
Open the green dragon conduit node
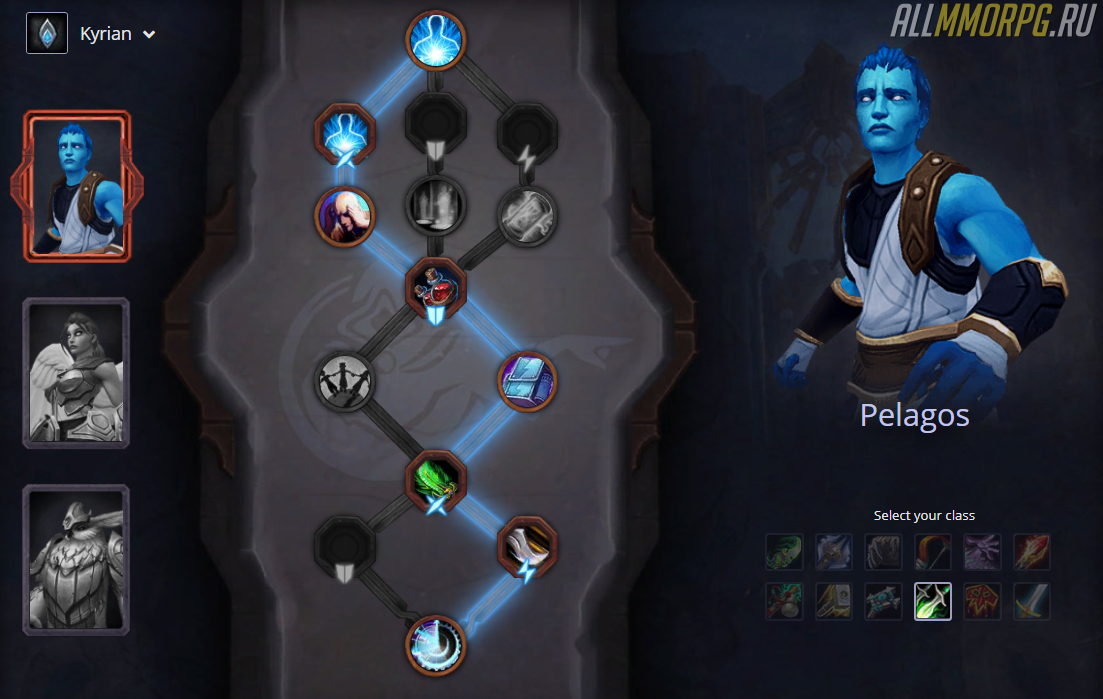tap(437, 481)
